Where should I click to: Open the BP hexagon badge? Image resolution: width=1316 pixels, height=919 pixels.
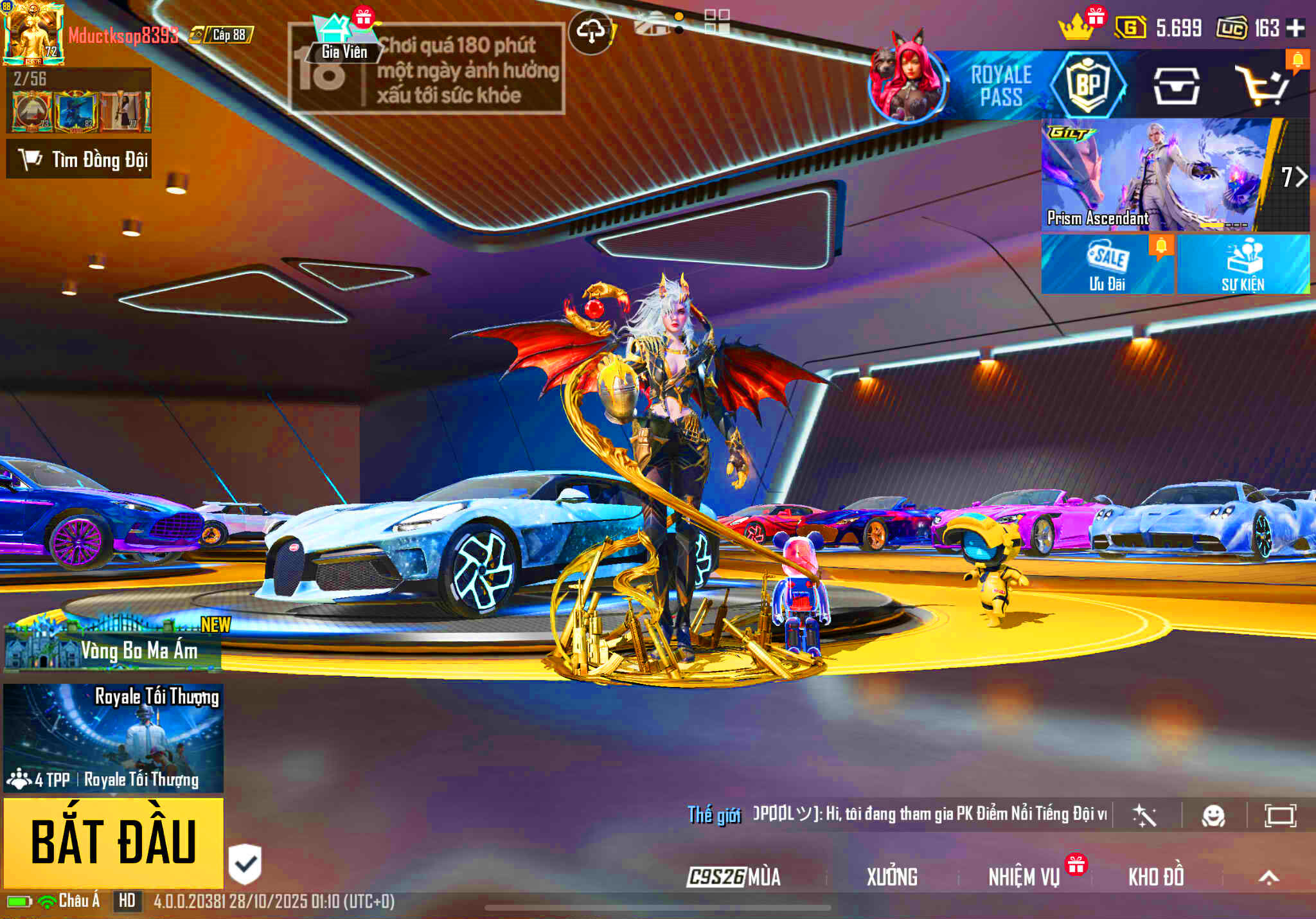(x=1087, y=84)
